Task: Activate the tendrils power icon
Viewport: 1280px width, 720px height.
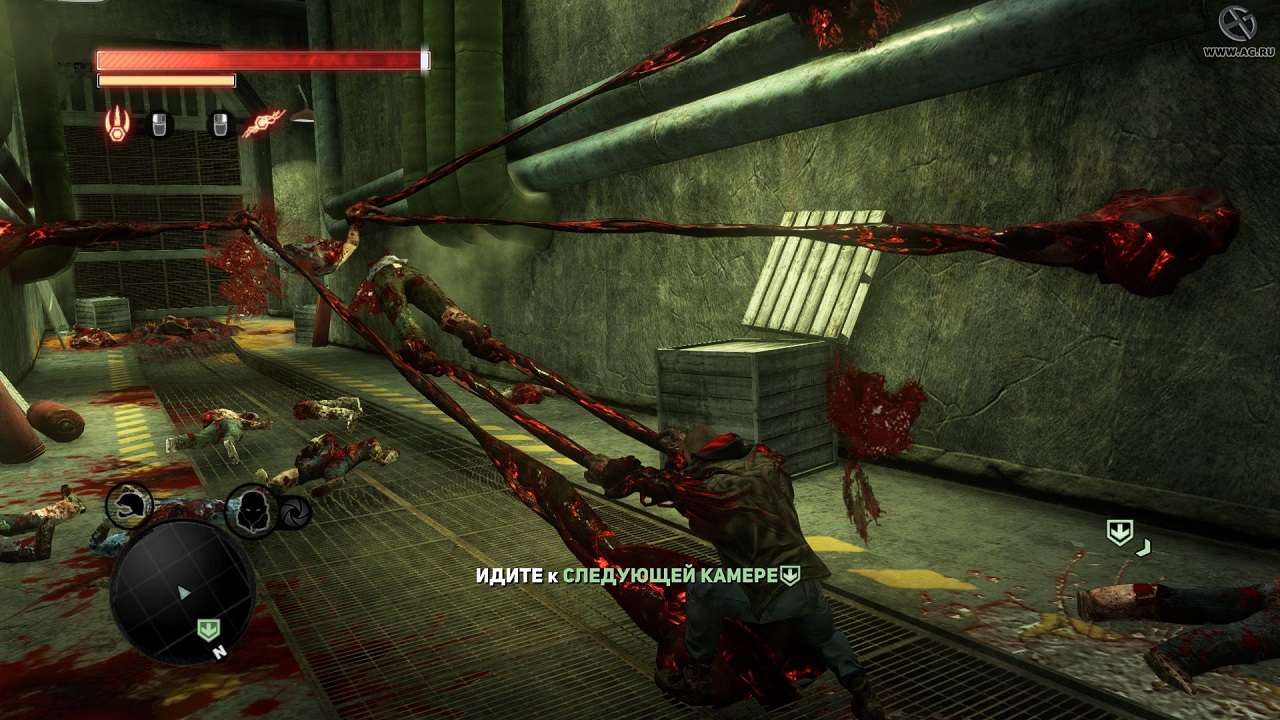Action: click(x=264, y=124)
